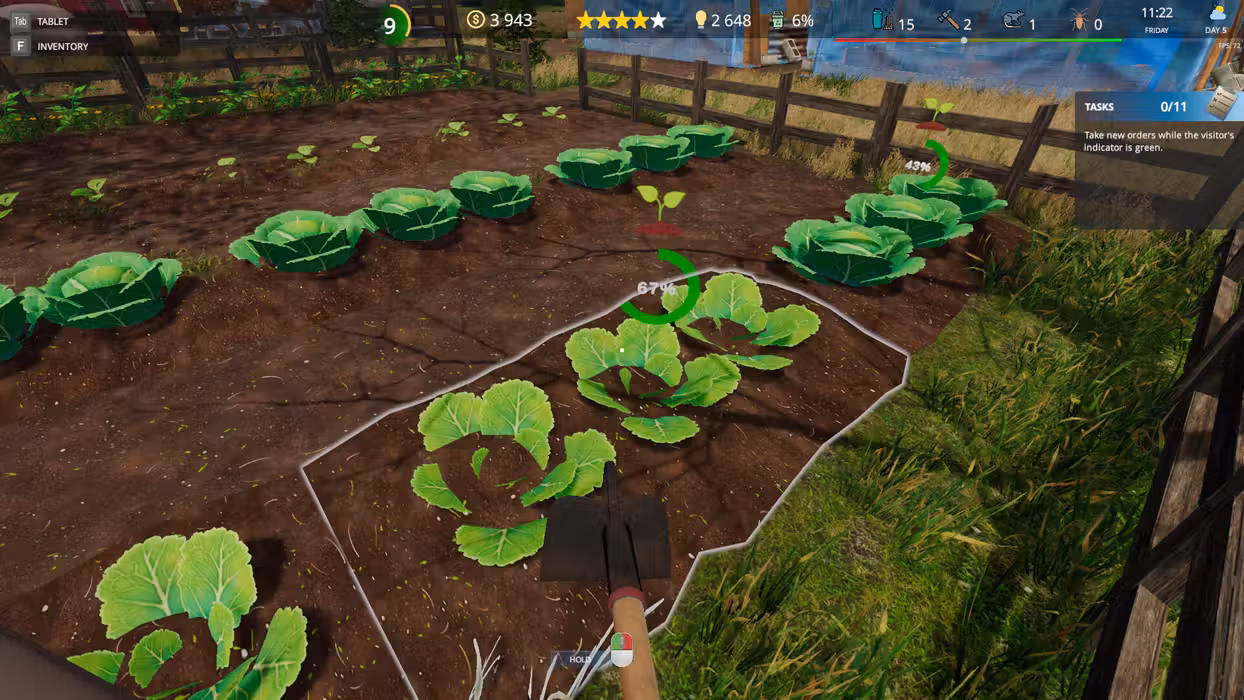This screenshot has height=700, width=1244.
Task: Open the Inventory from the HUD
Action: point(61,46)
